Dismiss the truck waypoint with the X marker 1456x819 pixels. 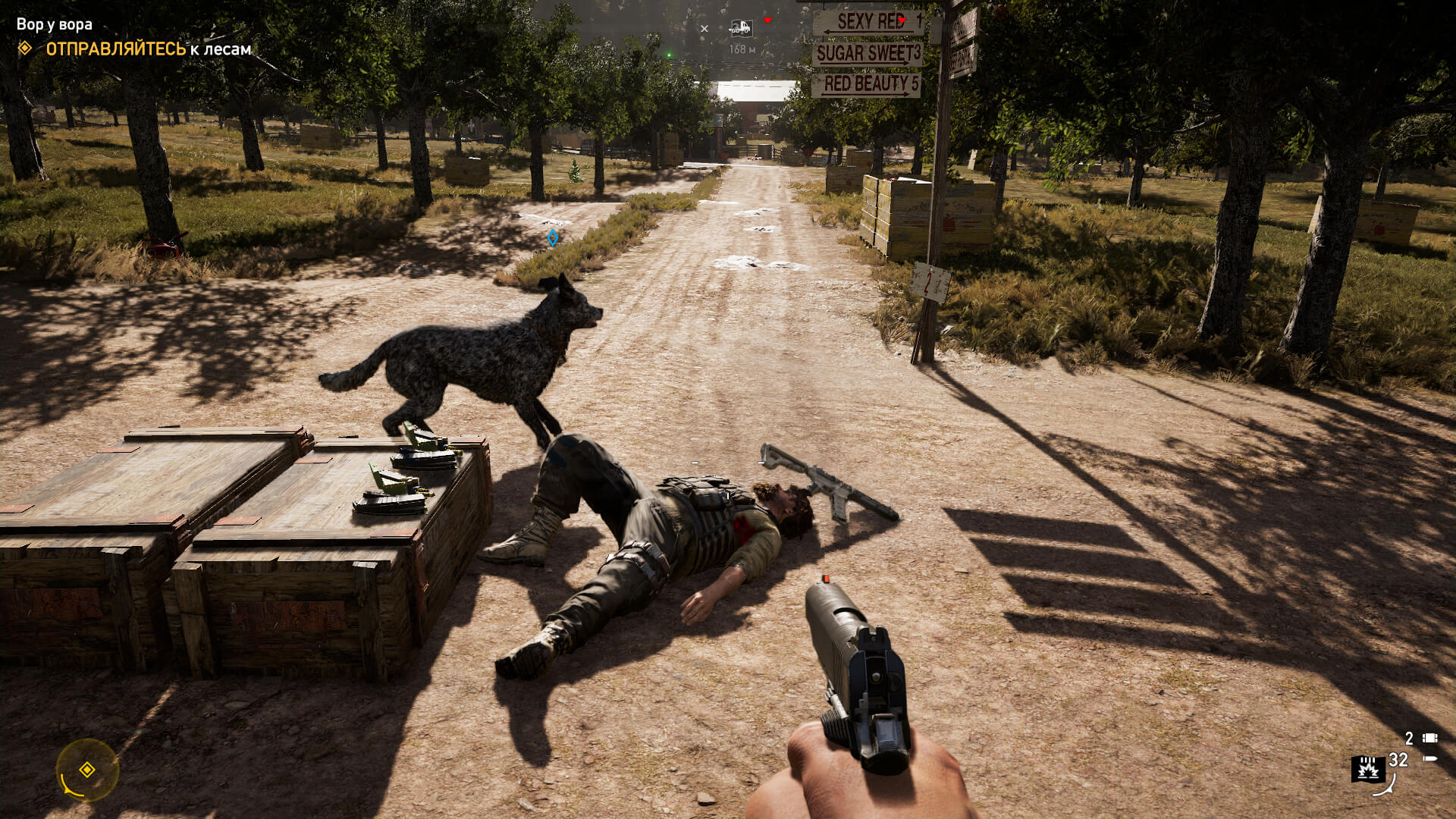click(x=705, y=28)
